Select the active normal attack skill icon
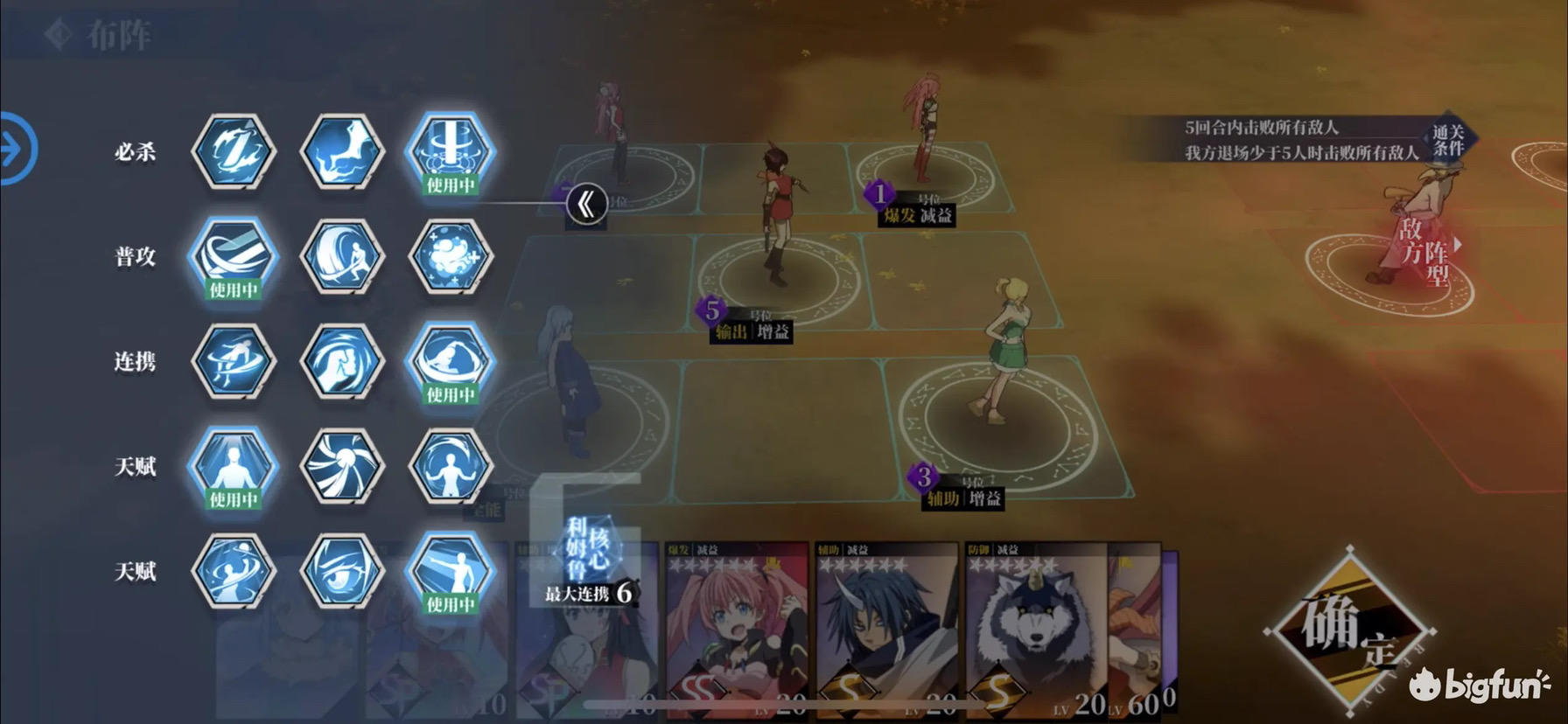 233,256
